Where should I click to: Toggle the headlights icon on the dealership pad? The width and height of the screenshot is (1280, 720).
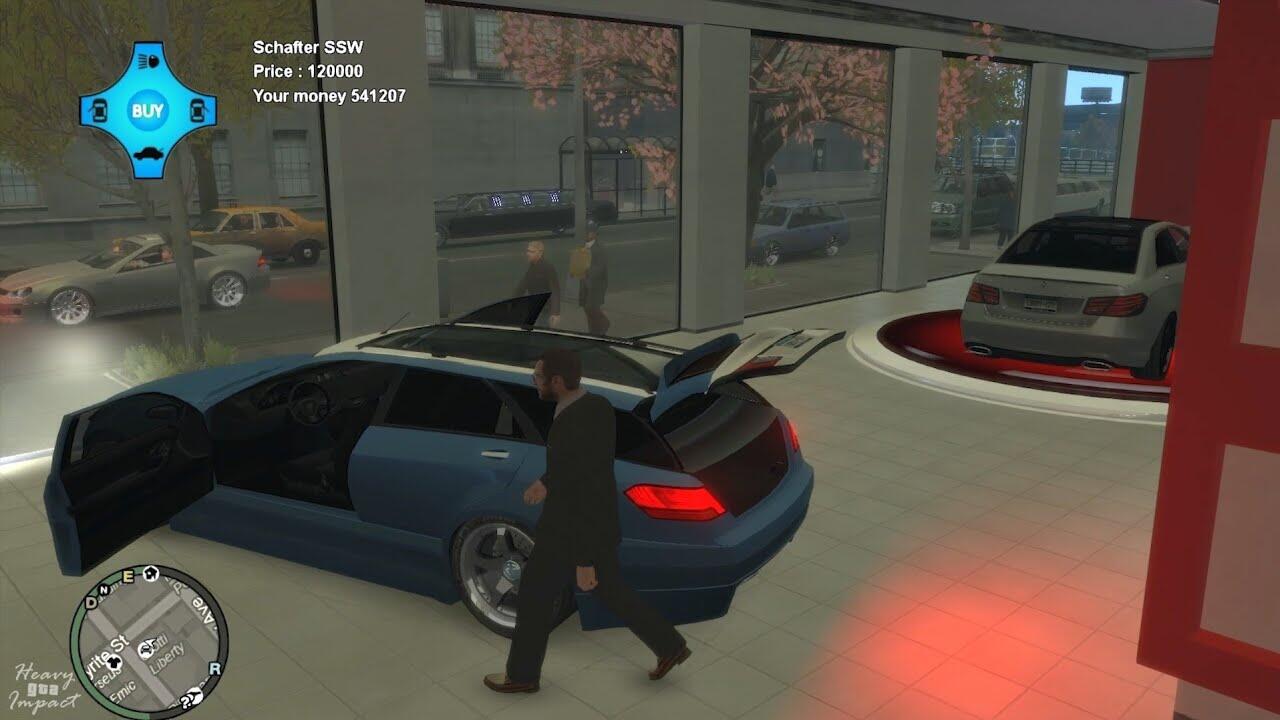tap(148, 61)
